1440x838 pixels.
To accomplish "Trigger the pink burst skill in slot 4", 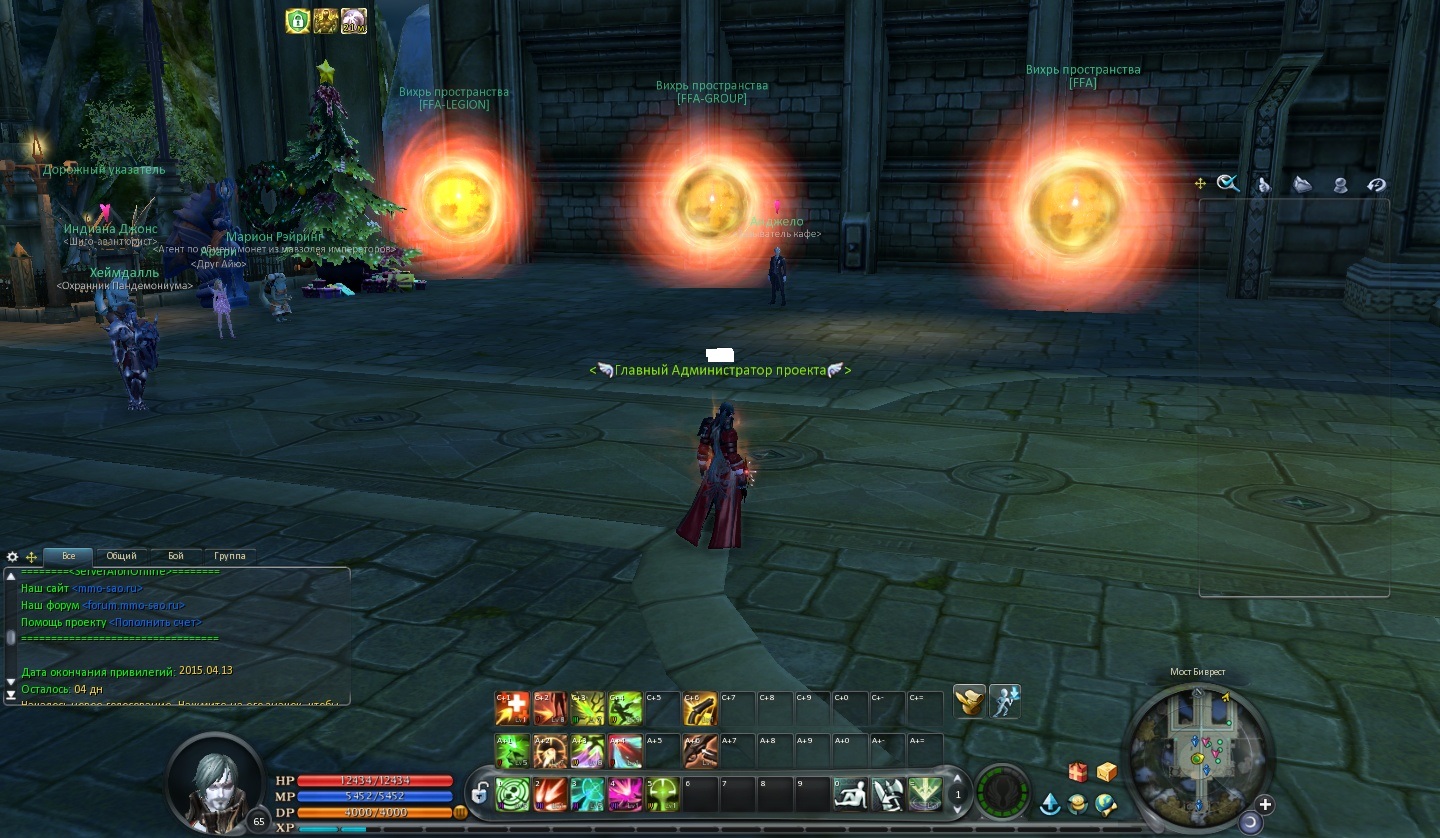I will pos(625,794).
